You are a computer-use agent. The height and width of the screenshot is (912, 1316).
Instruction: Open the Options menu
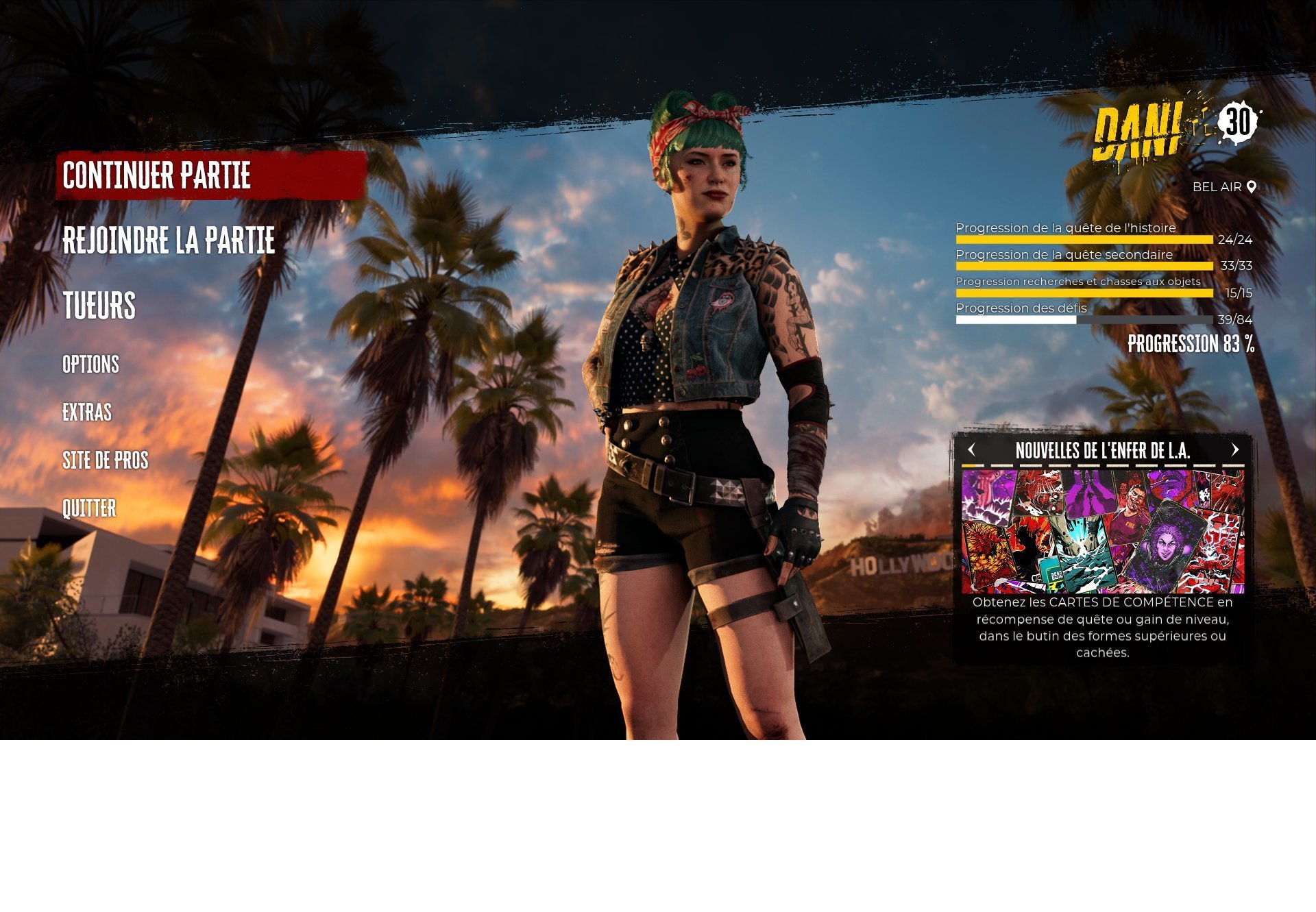(90, 365)
